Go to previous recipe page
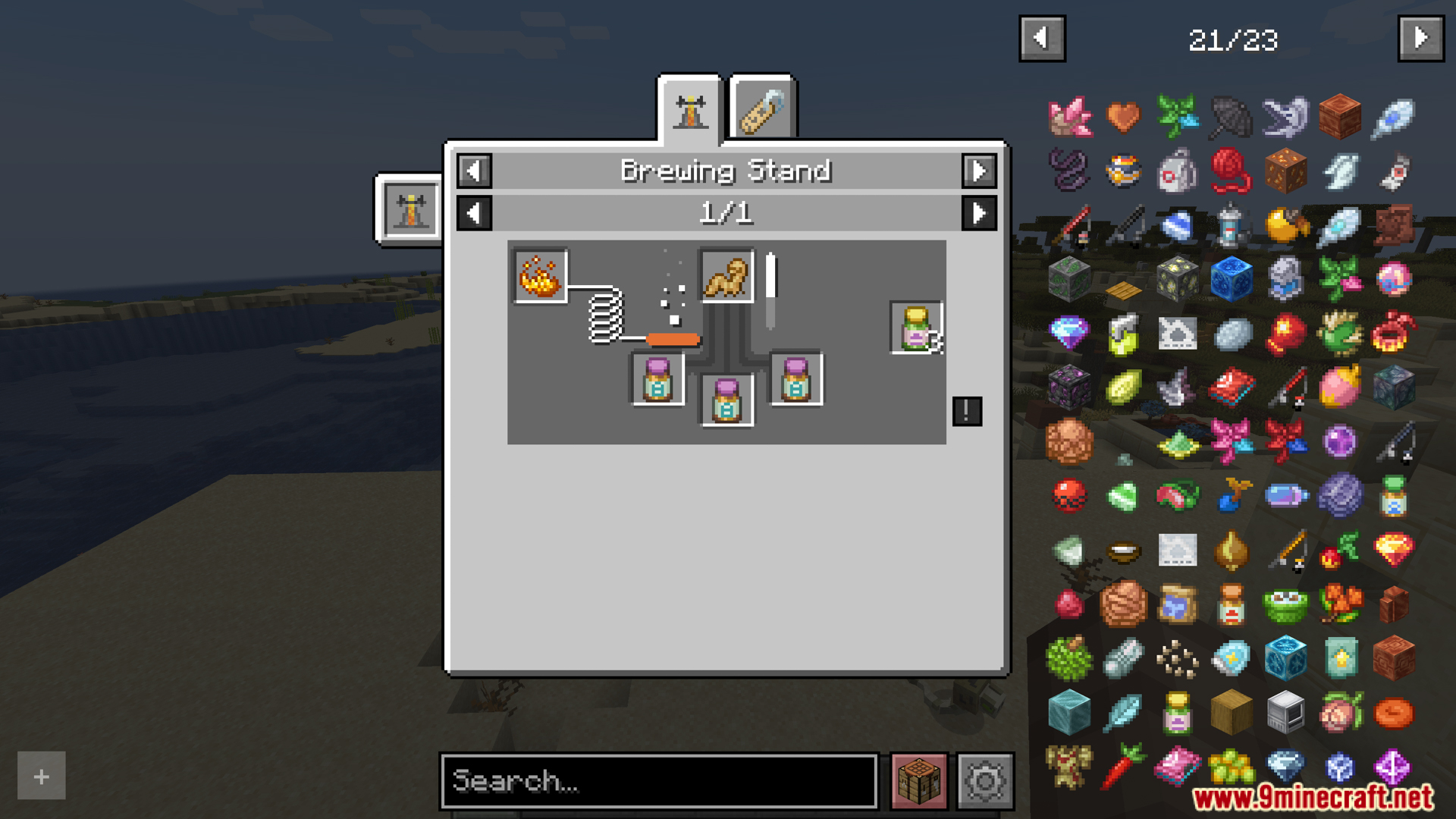Viewport: 1456px width, 819px height. click(474, 213)
